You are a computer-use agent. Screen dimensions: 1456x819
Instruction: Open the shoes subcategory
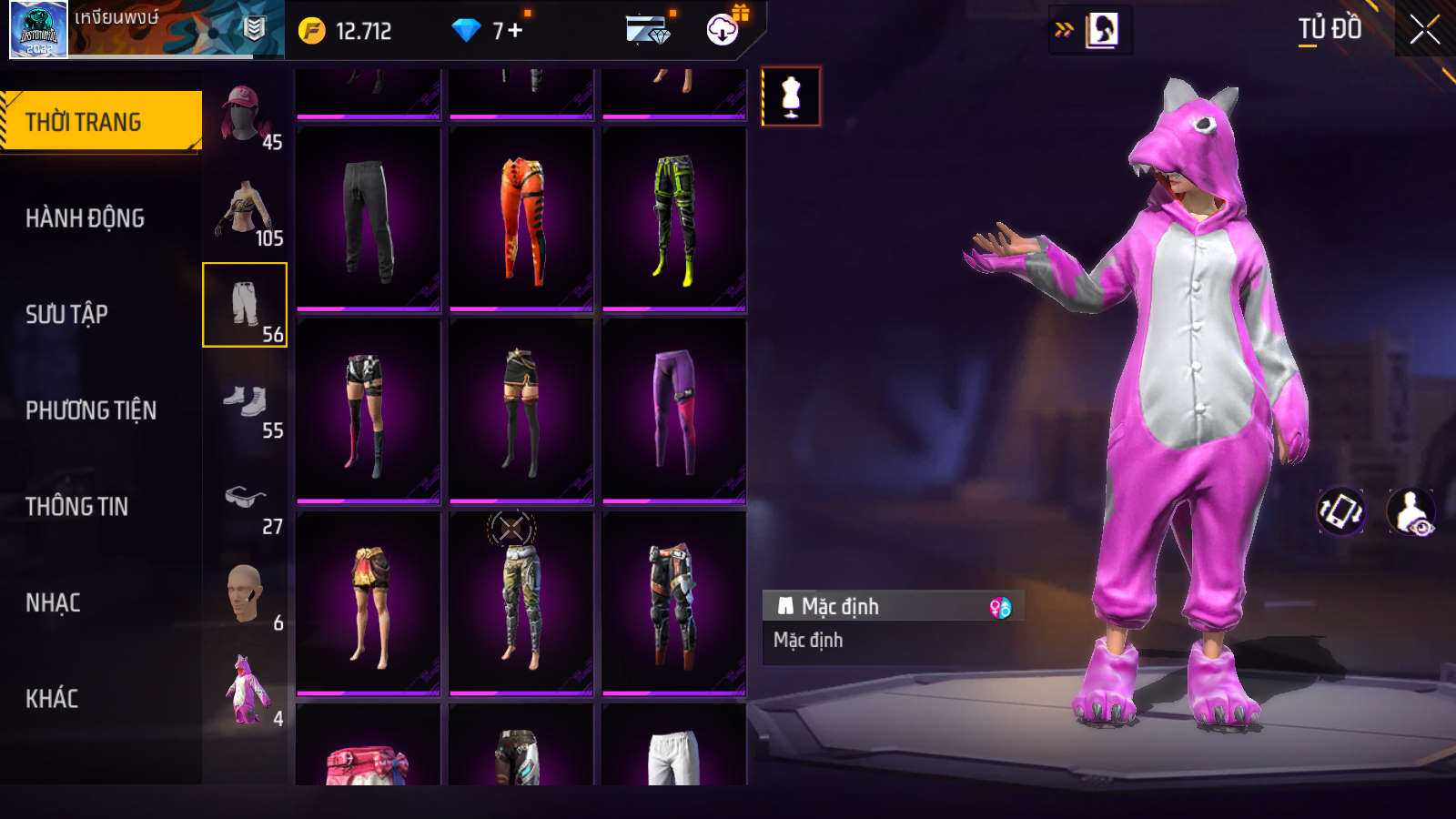pos(244,404)
